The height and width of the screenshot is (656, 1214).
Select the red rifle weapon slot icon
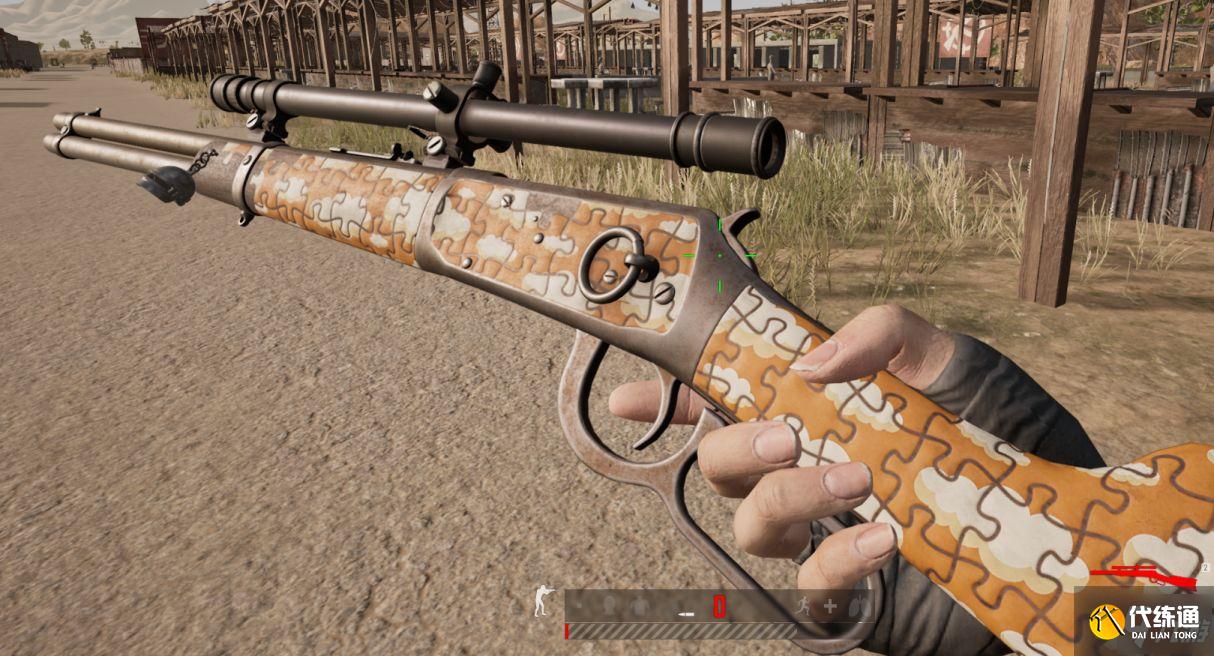[1144, 575]
